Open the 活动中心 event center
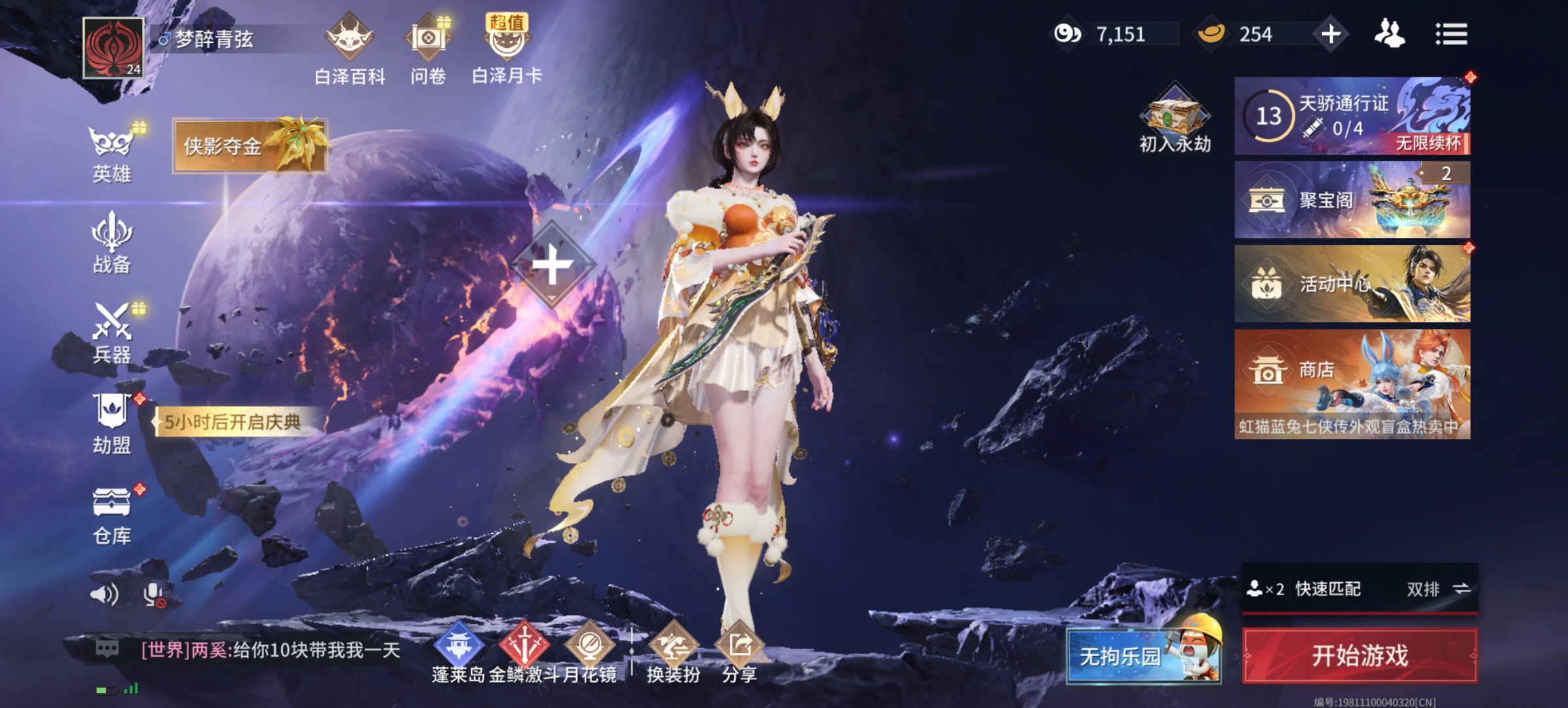 point(1352,283)
